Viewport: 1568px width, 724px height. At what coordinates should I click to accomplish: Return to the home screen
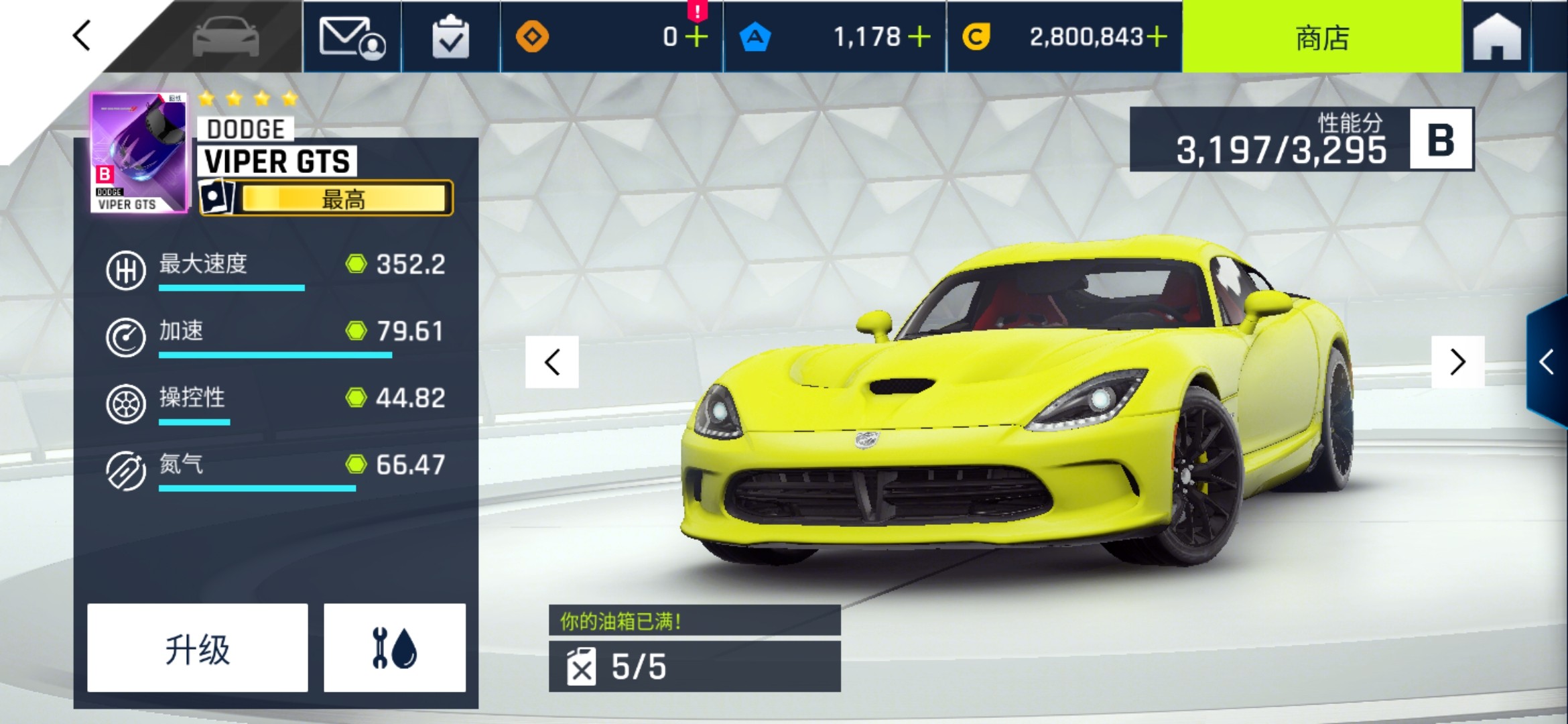1497,38
